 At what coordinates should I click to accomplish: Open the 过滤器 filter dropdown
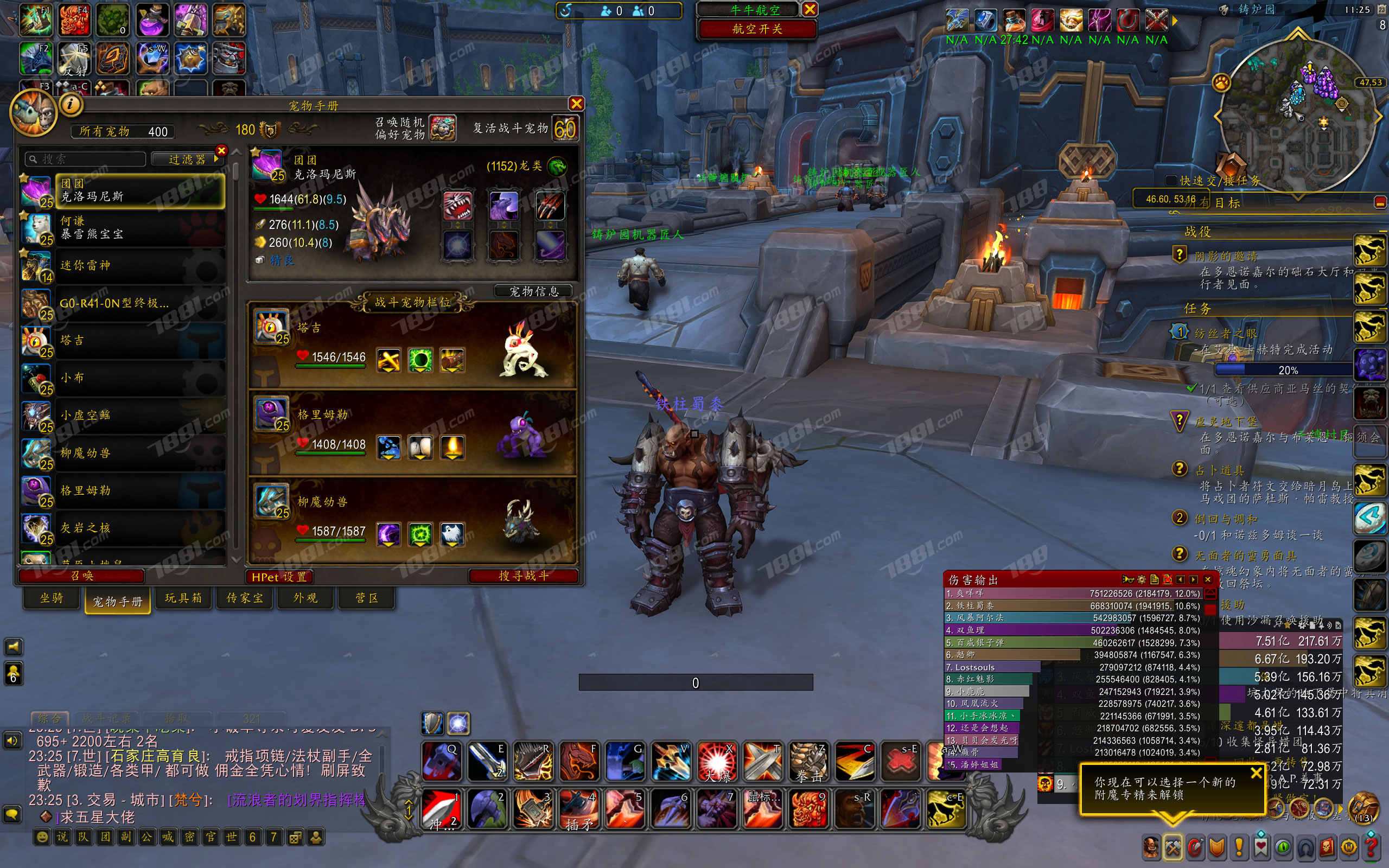(x=188, y=159)
